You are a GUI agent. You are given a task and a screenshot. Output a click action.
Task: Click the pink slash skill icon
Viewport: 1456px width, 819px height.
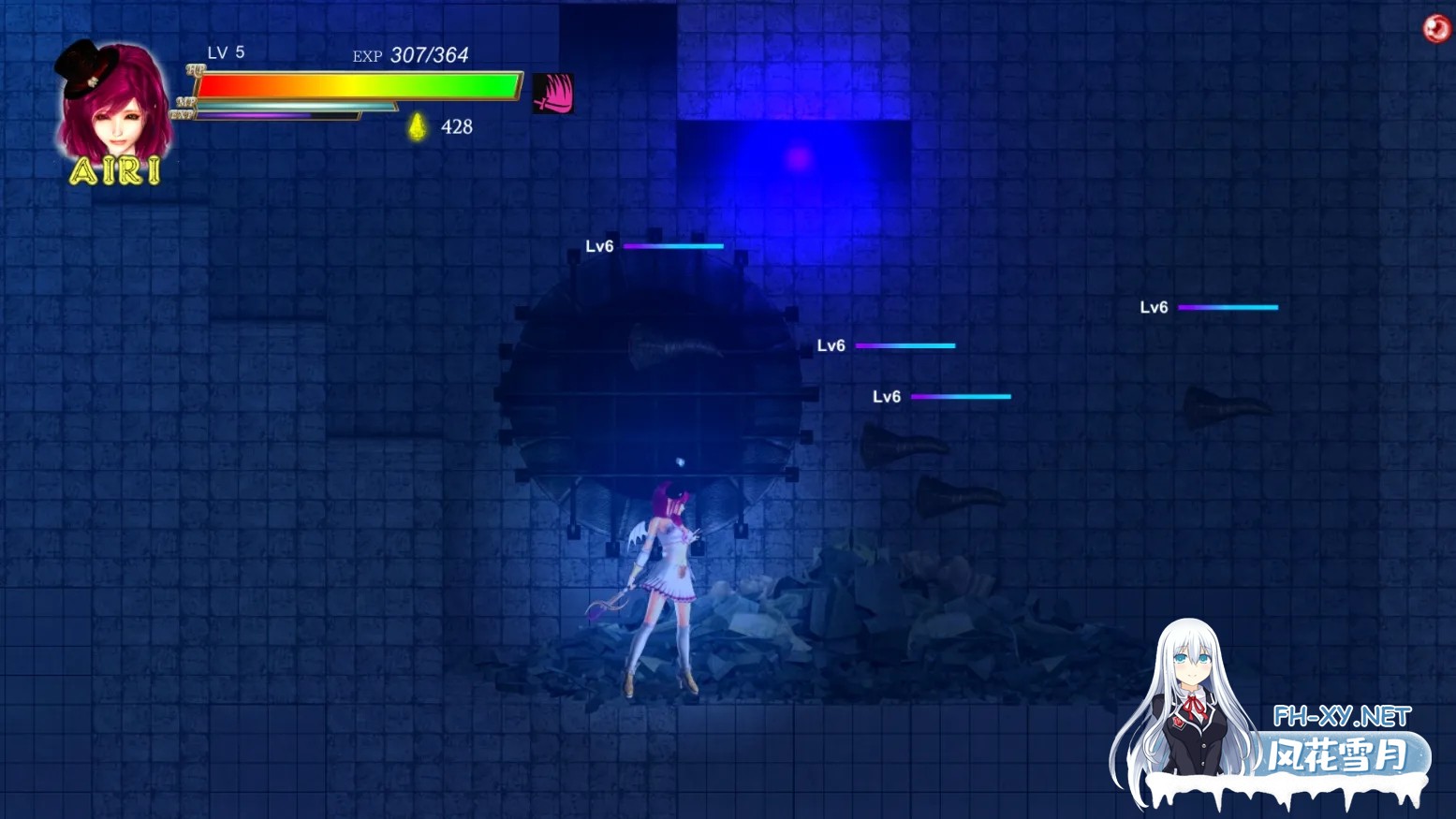552,94
